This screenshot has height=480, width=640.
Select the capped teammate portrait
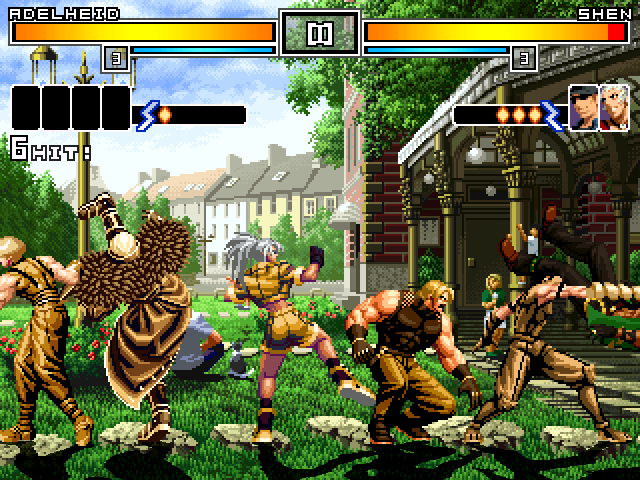[584, 108]
